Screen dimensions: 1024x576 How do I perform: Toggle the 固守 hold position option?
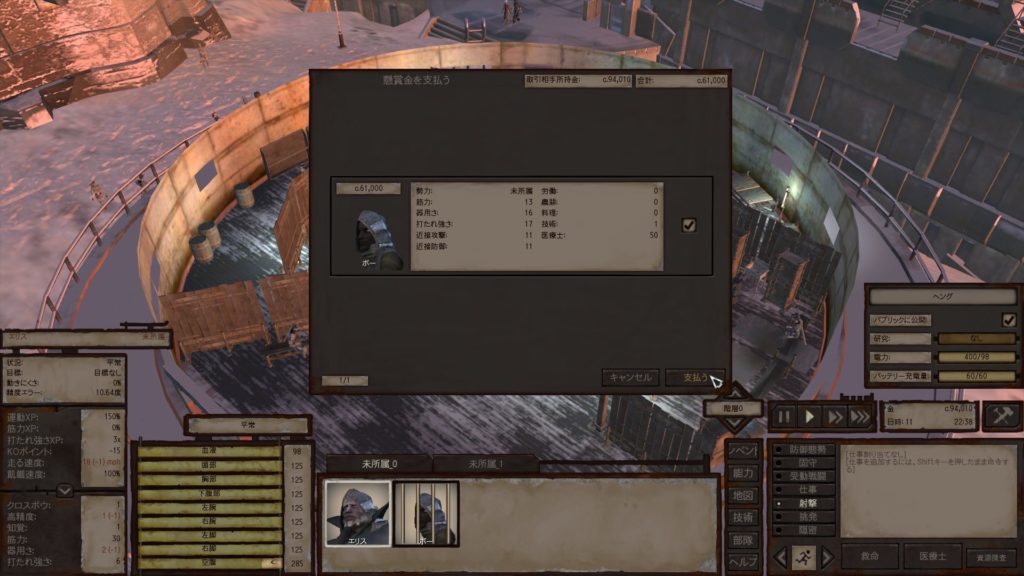pos(806,463)
